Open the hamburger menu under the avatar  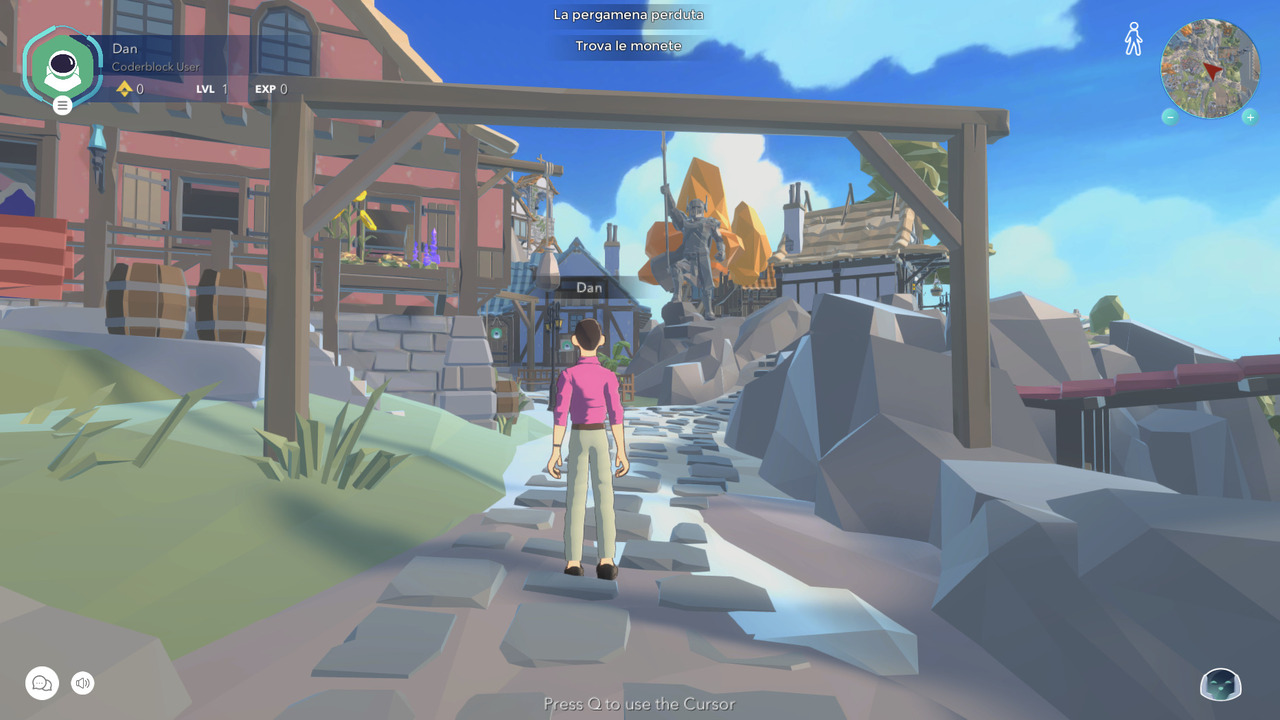pos(62,104)
